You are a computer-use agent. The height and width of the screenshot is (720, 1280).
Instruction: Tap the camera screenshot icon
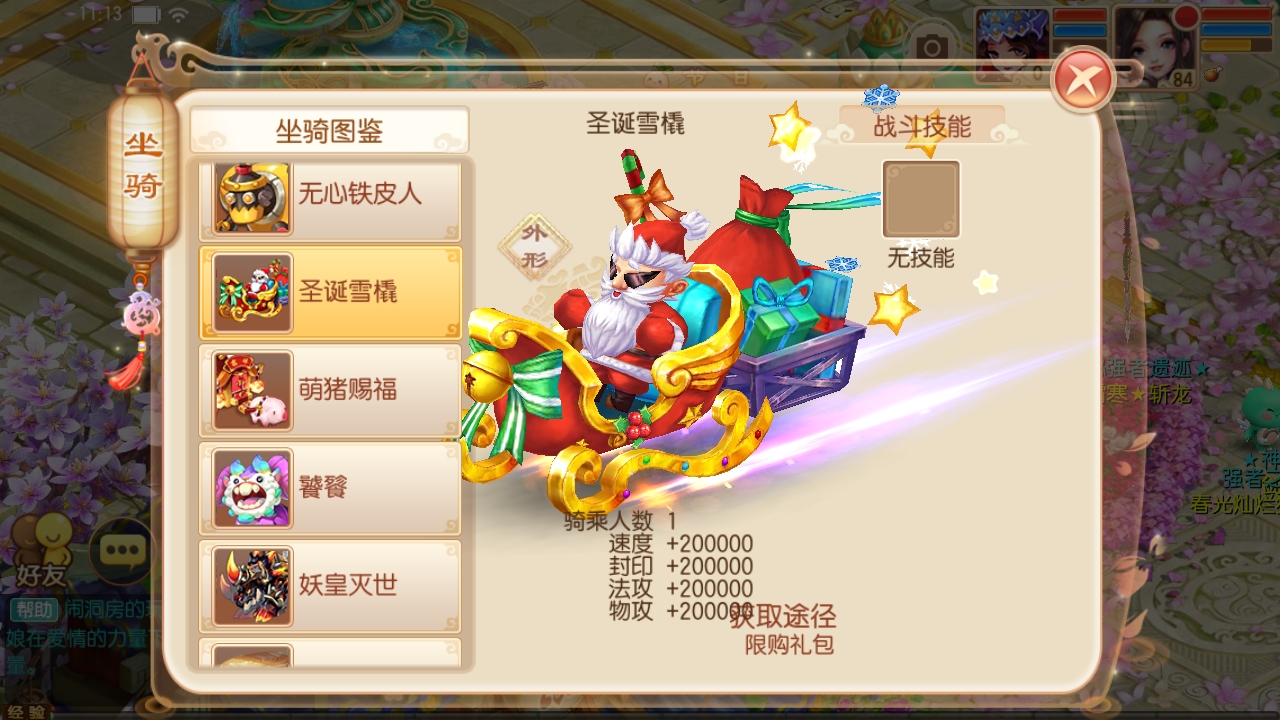pos(932,47)
